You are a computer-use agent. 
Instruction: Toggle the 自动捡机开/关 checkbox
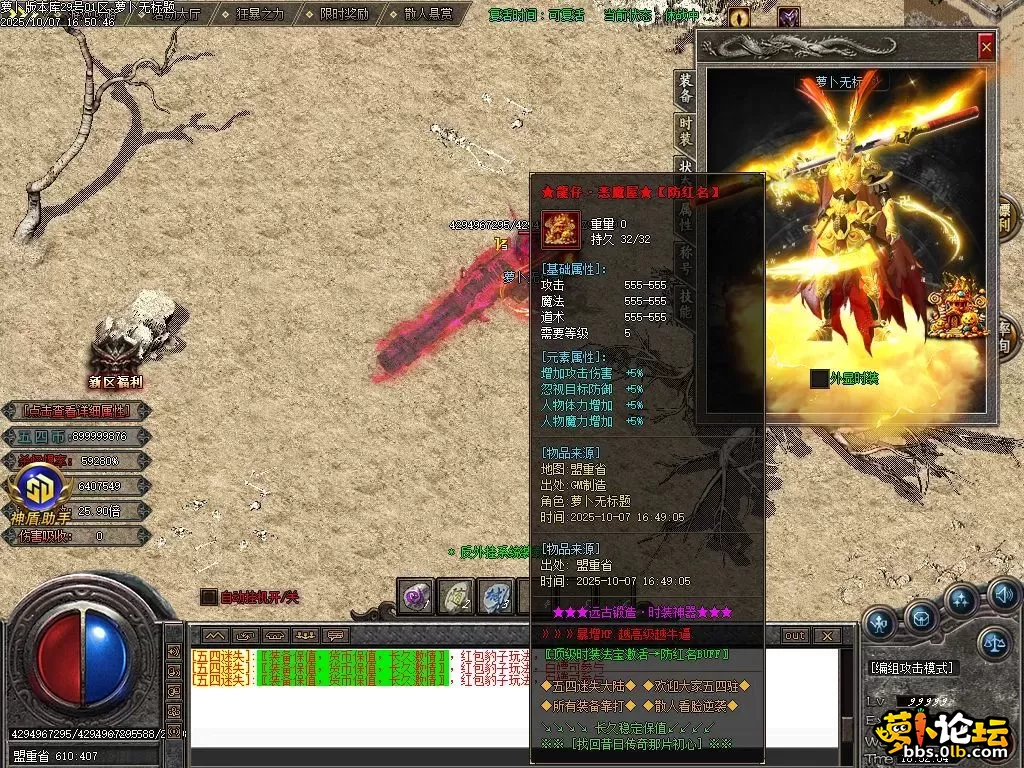(208, 597)
